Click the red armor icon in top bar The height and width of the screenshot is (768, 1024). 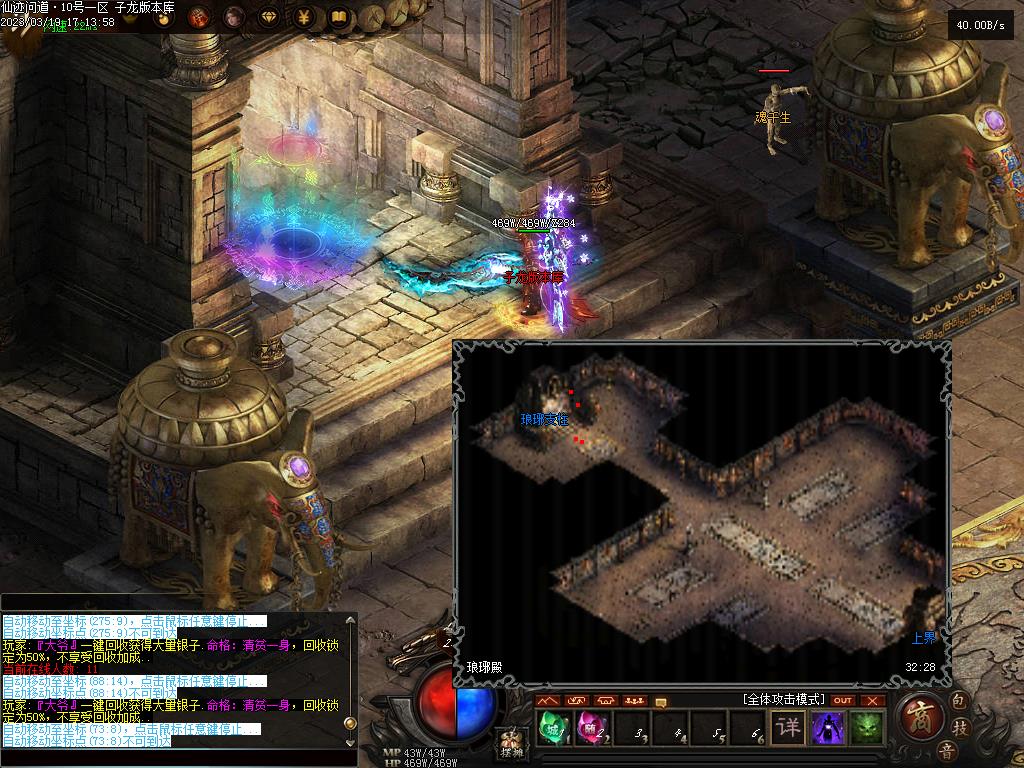click(198, 17)
